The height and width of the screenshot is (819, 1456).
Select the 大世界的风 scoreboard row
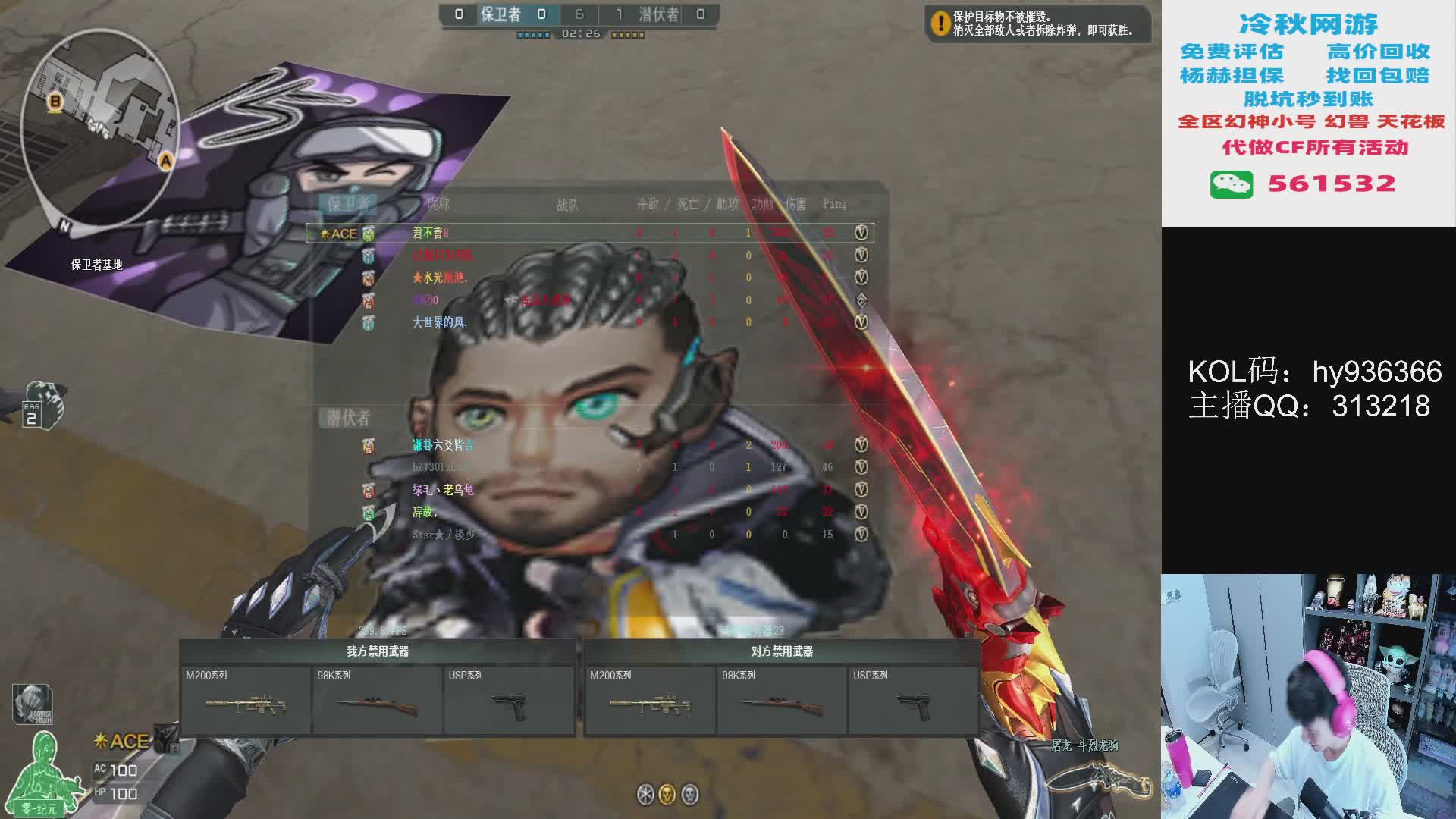point(439,322)
